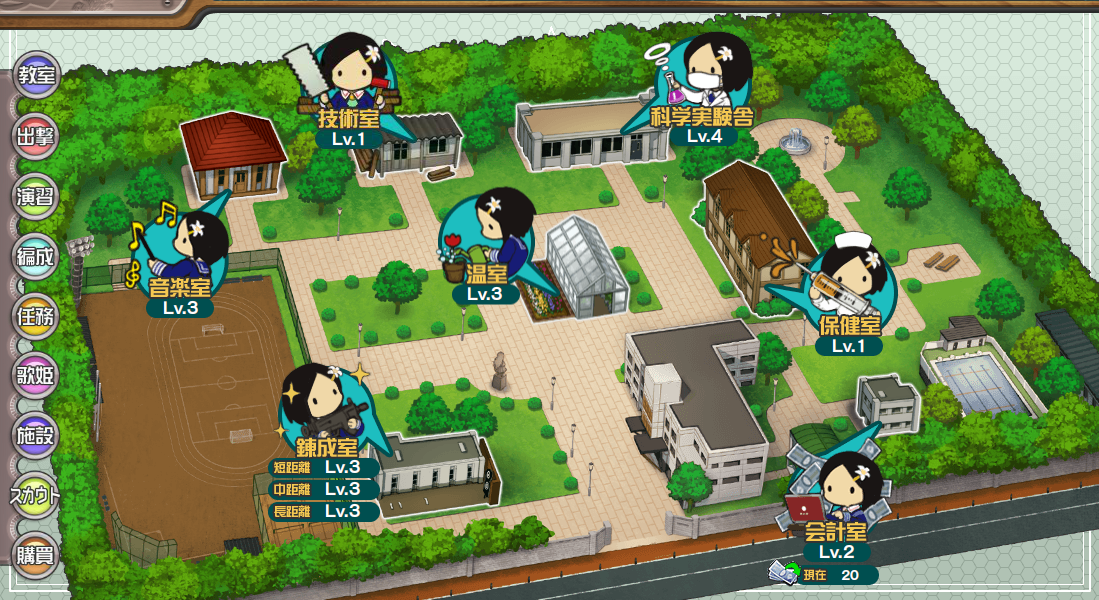Open the 会計室 Lv.2 accounting bubble

(836, 508)
